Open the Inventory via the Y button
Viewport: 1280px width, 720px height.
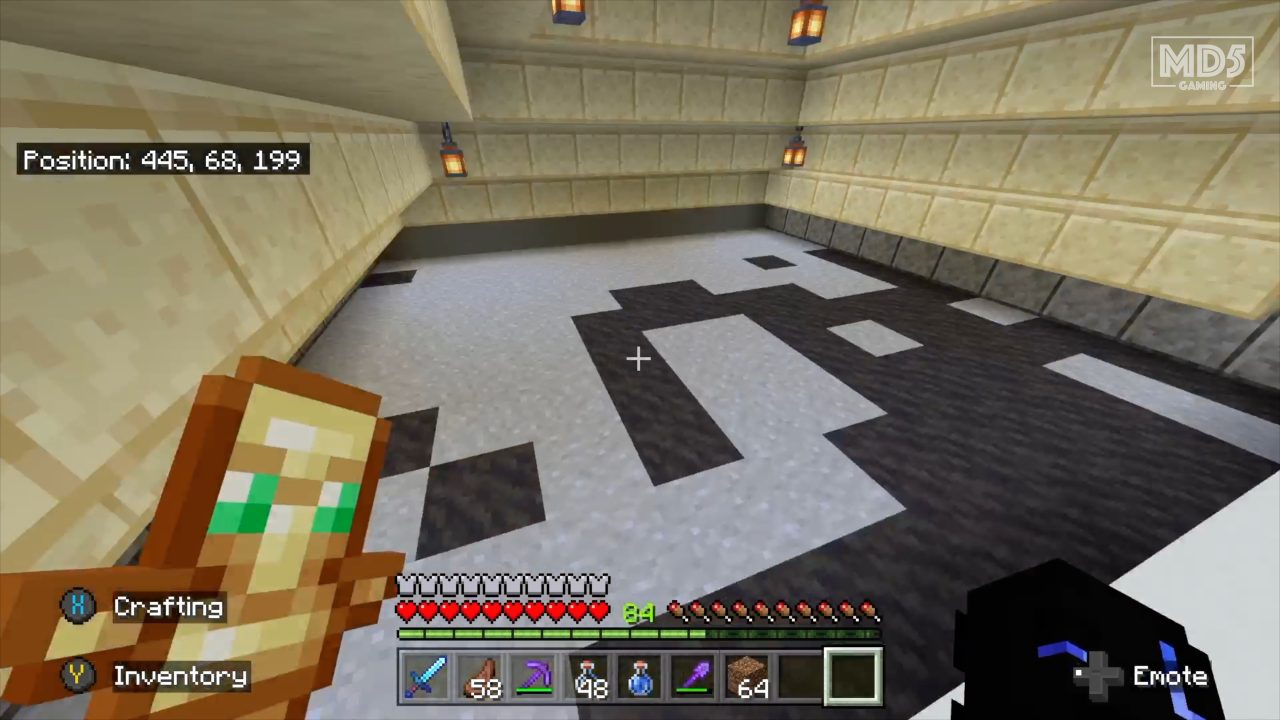pos(78,675)
